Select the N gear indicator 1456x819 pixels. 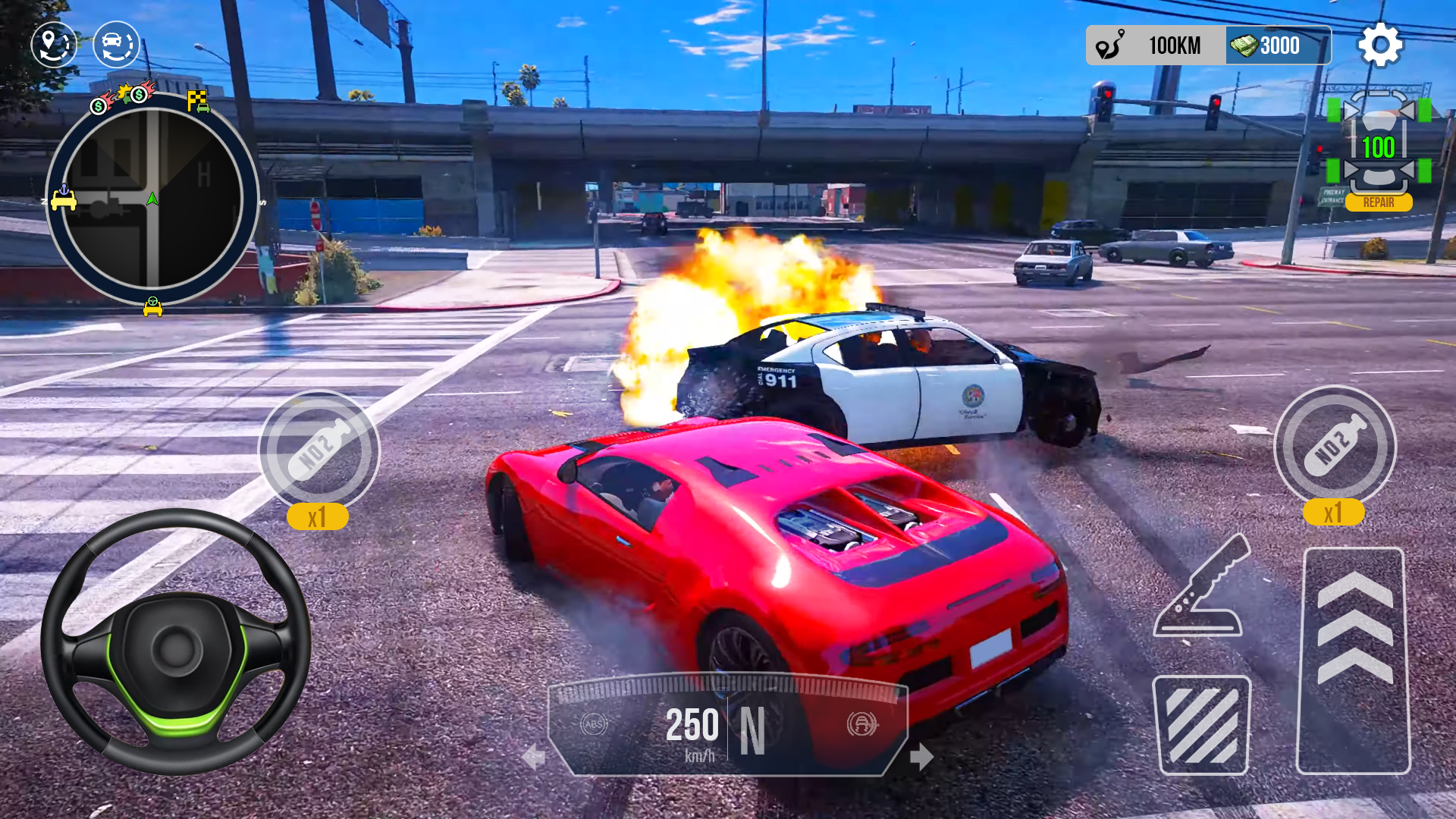752,730
